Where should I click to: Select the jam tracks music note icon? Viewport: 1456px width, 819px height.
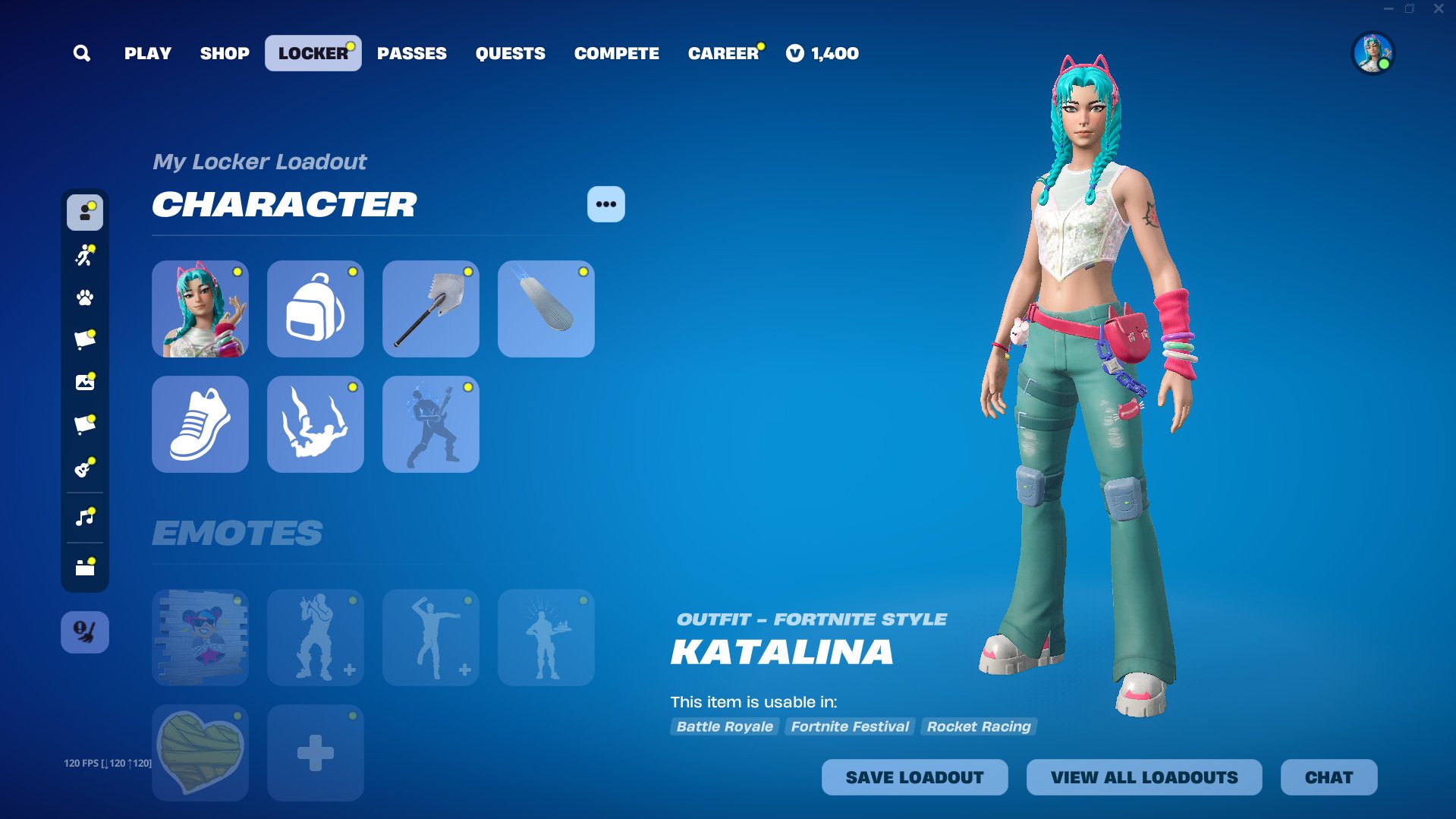tap(84, 515)
